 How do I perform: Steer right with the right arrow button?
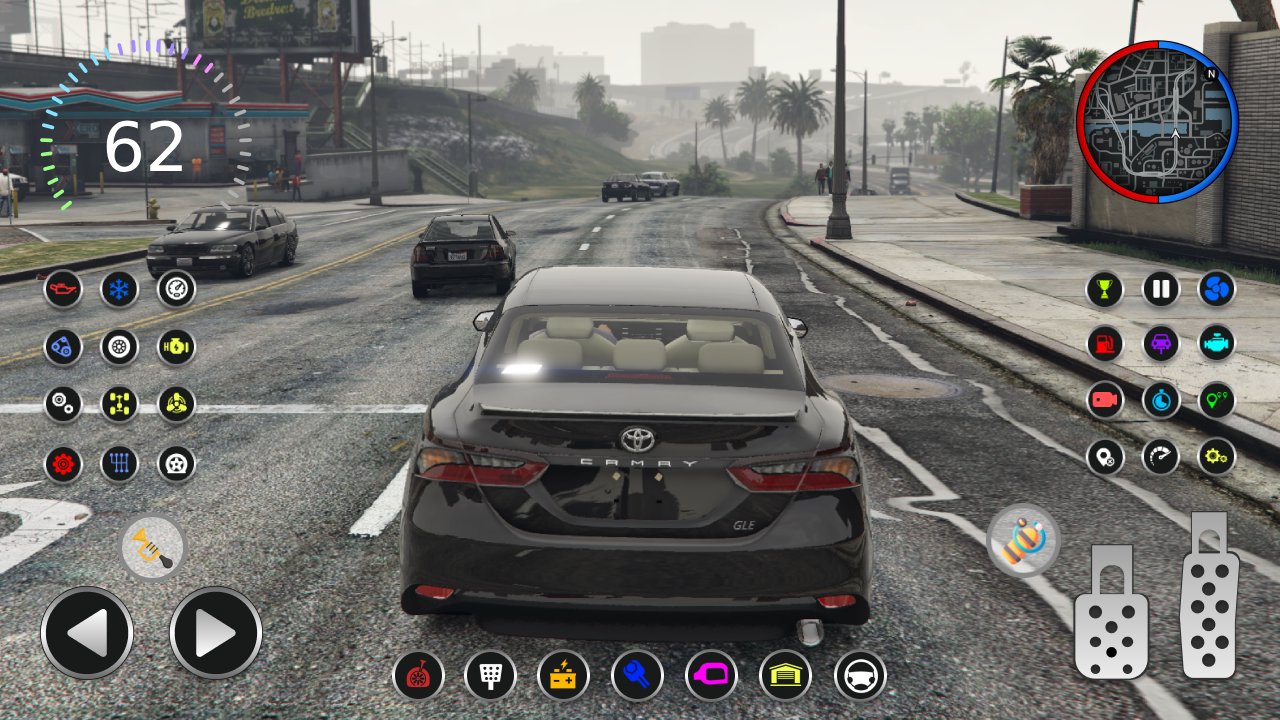coord(215,633)
